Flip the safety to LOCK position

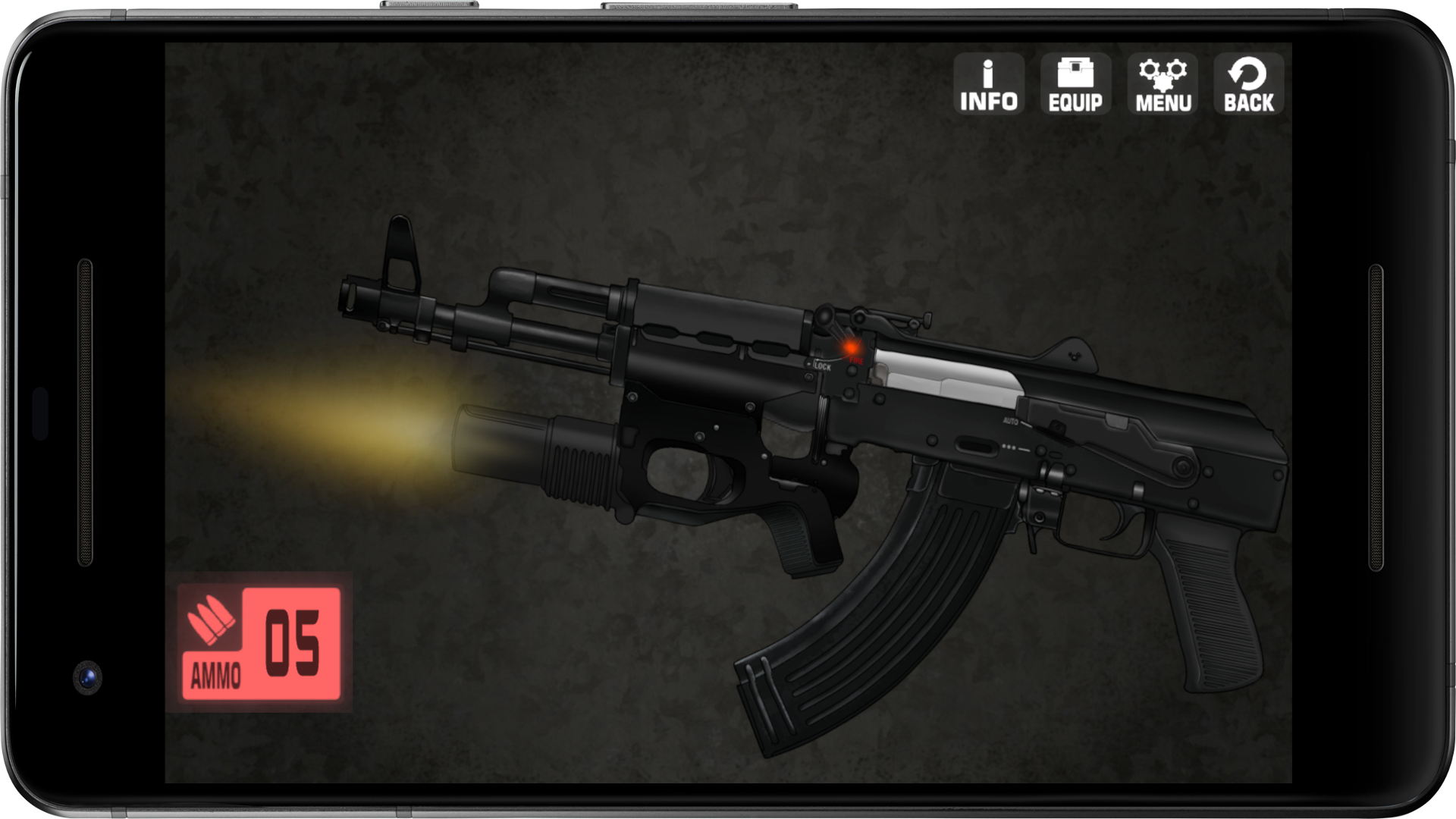point(823,366)
